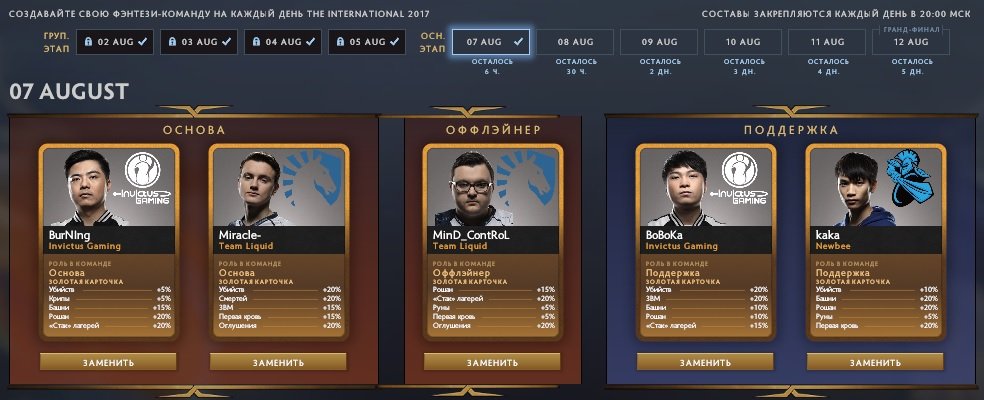Choose the 05 AUG day tab

(367, 42)
